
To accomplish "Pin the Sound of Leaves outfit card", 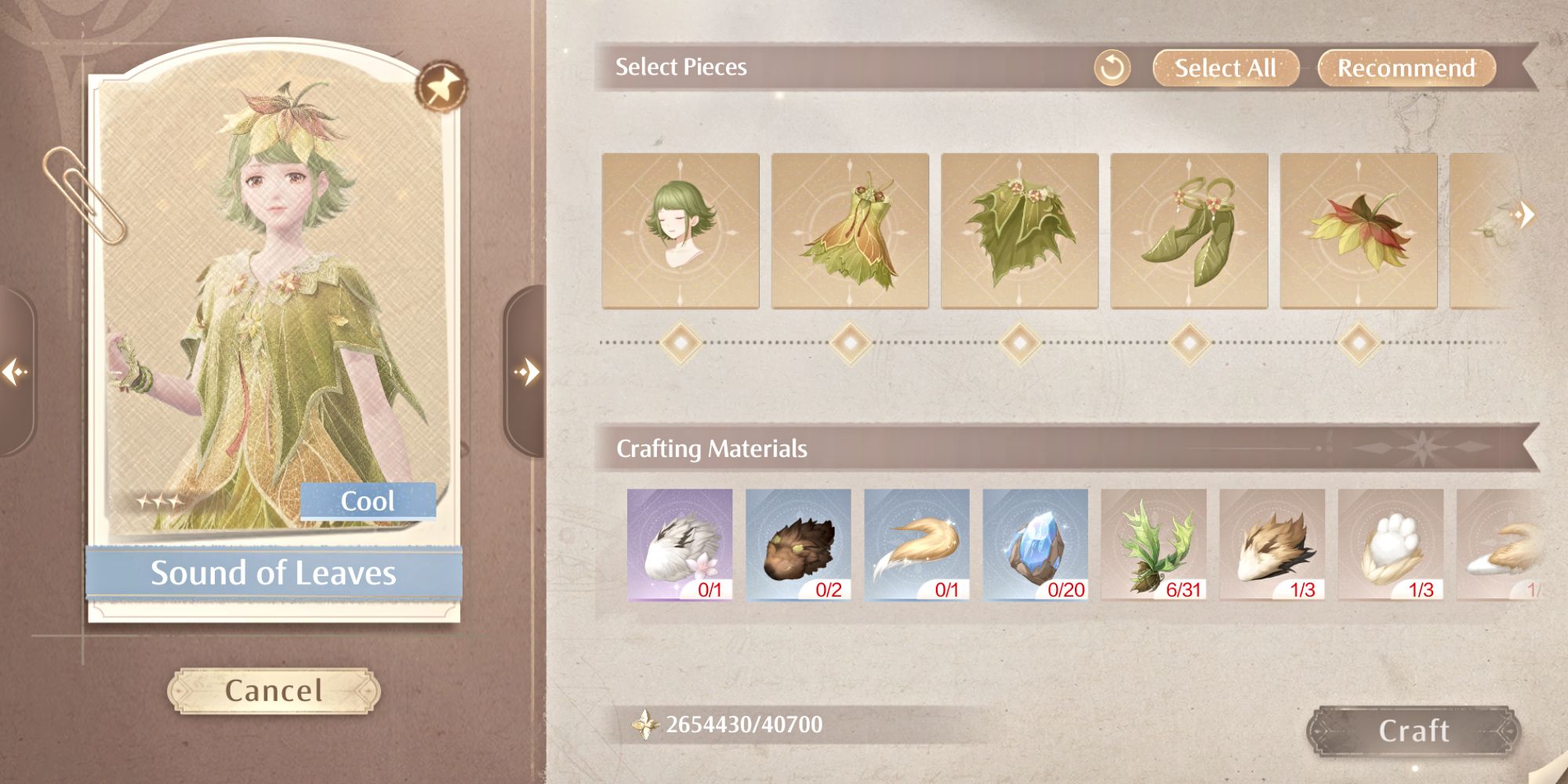I will (x=441, y=85).
